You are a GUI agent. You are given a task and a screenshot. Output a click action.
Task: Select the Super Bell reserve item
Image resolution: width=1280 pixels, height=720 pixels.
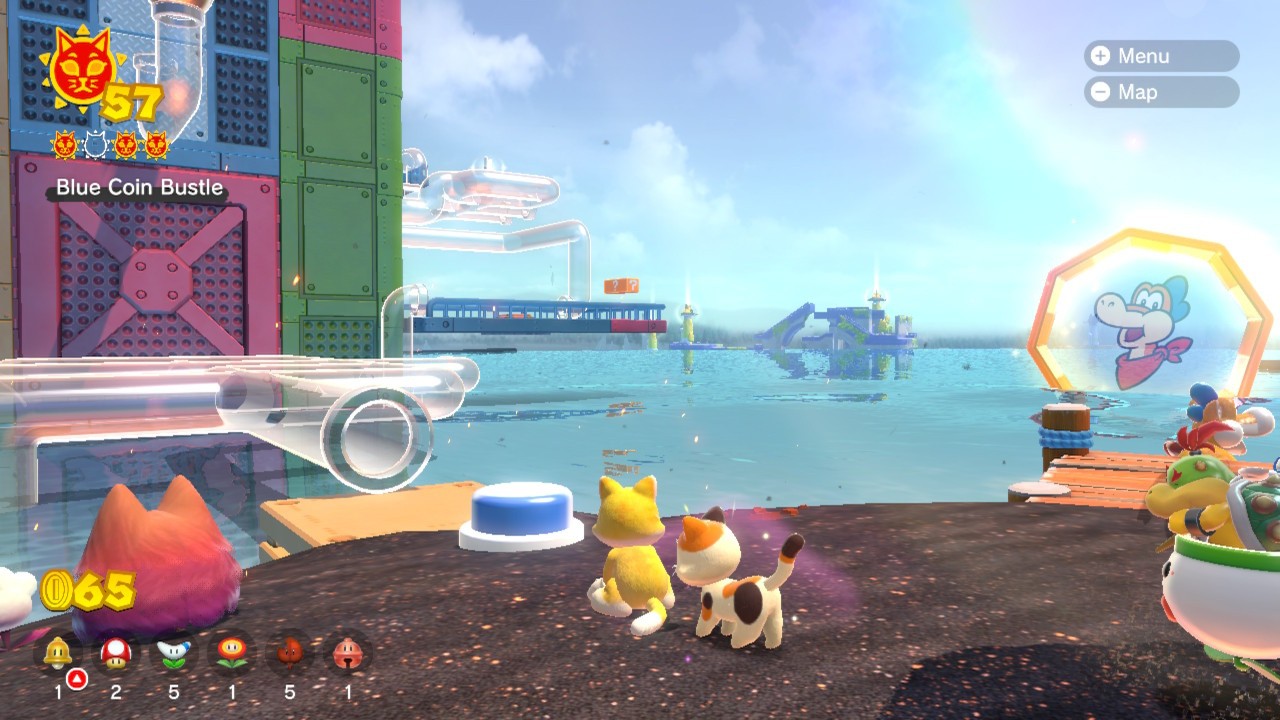click(x=58, y=654)
